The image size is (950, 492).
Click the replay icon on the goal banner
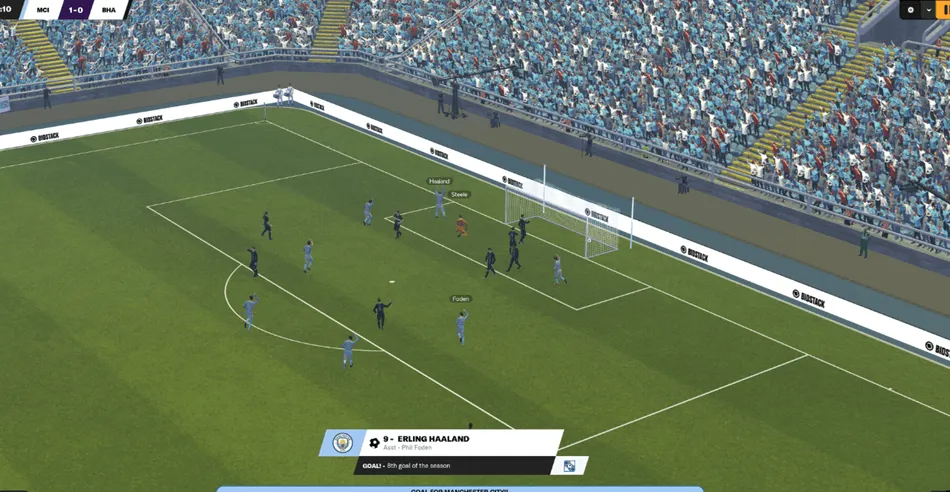pyautogui.click(x=569, y=466)
